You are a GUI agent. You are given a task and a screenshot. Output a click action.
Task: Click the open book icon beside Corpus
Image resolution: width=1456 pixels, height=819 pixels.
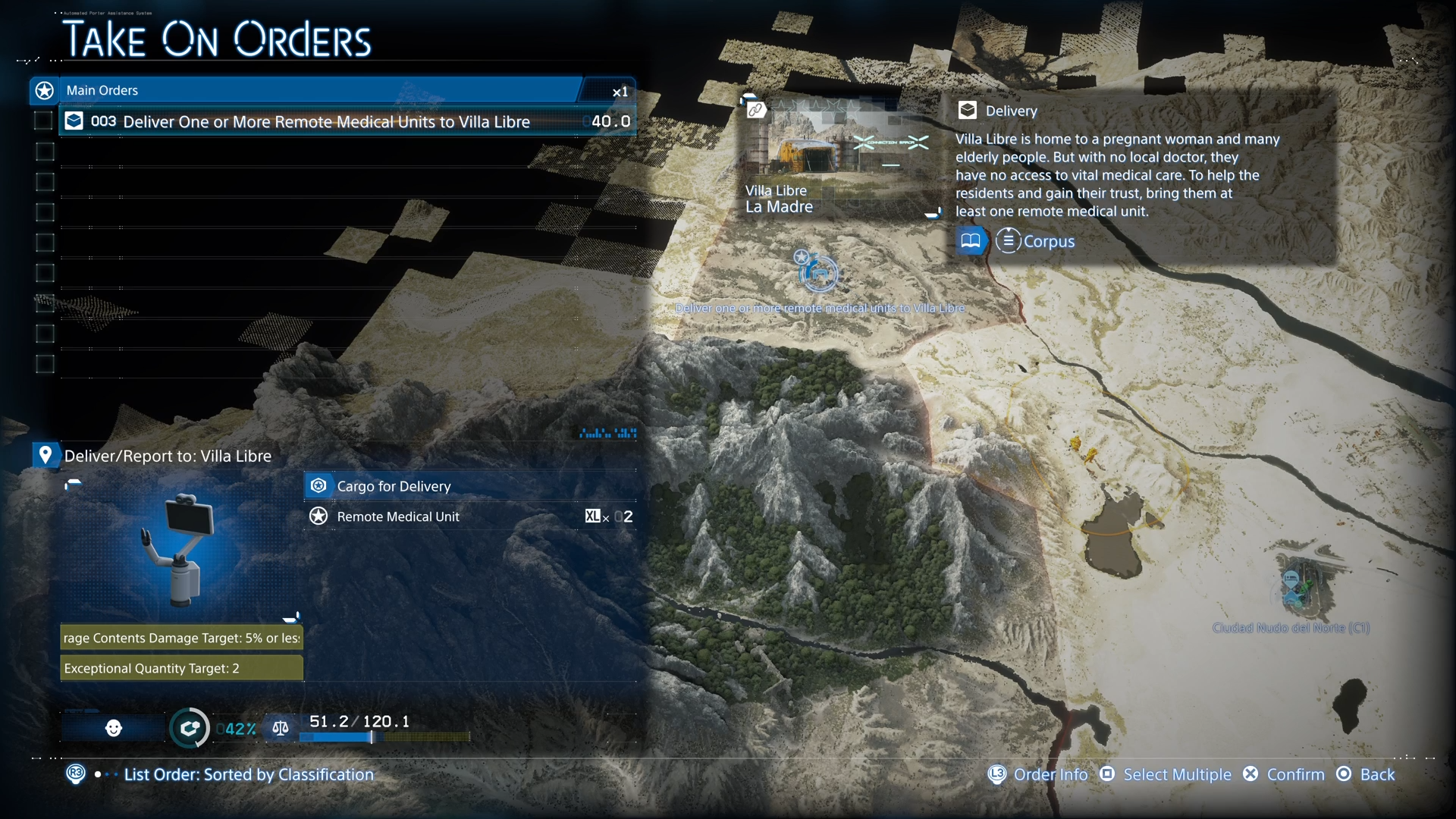click(x=971, y=241)
